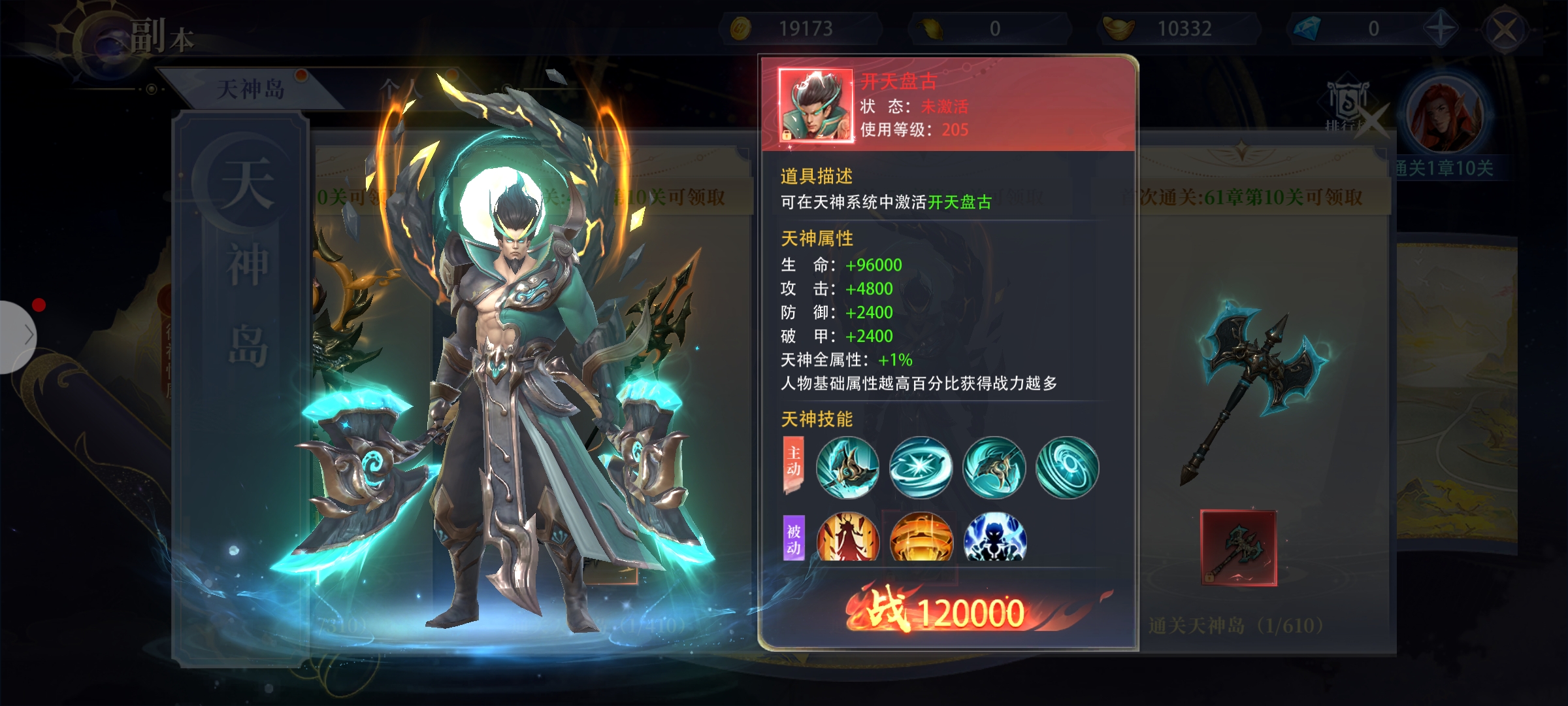Switch to the 天神岛 tab
This screenshot has height=706, width=1568.
coord(250,89)
